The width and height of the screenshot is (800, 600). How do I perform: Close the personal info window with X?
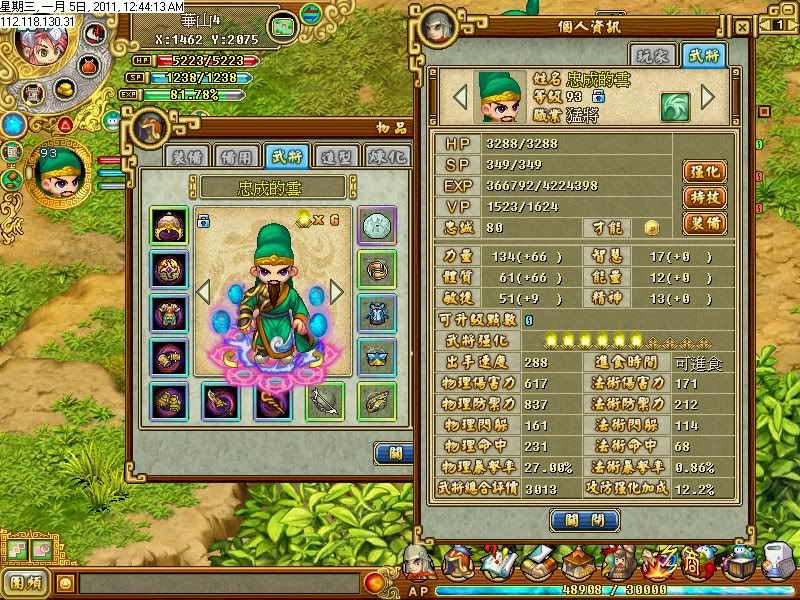click(x=741, y=28)
